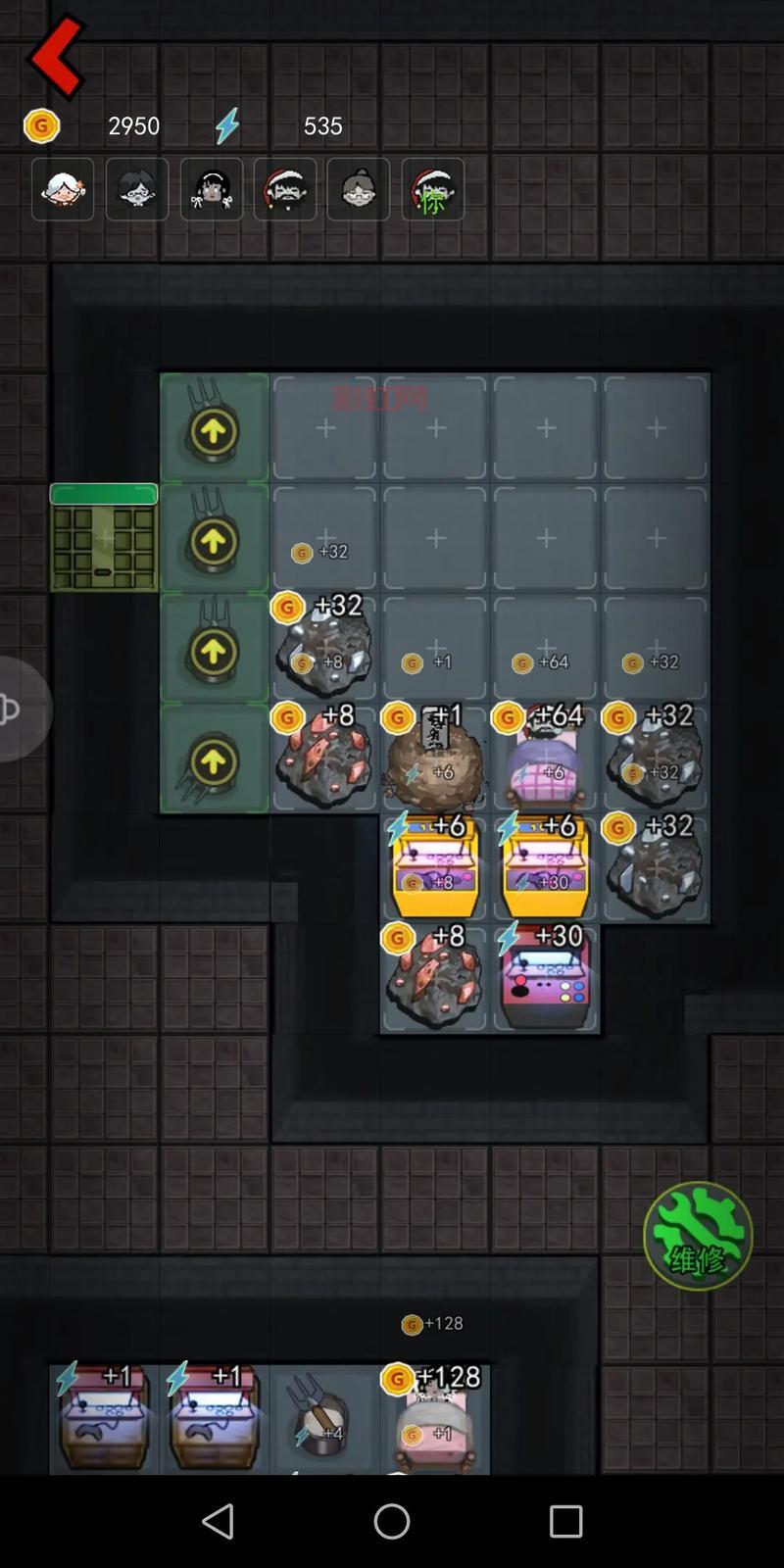The height and width of the screenshot is (1568, 784).
Task: Tap the Android home button
Action: coord(392,1521)
